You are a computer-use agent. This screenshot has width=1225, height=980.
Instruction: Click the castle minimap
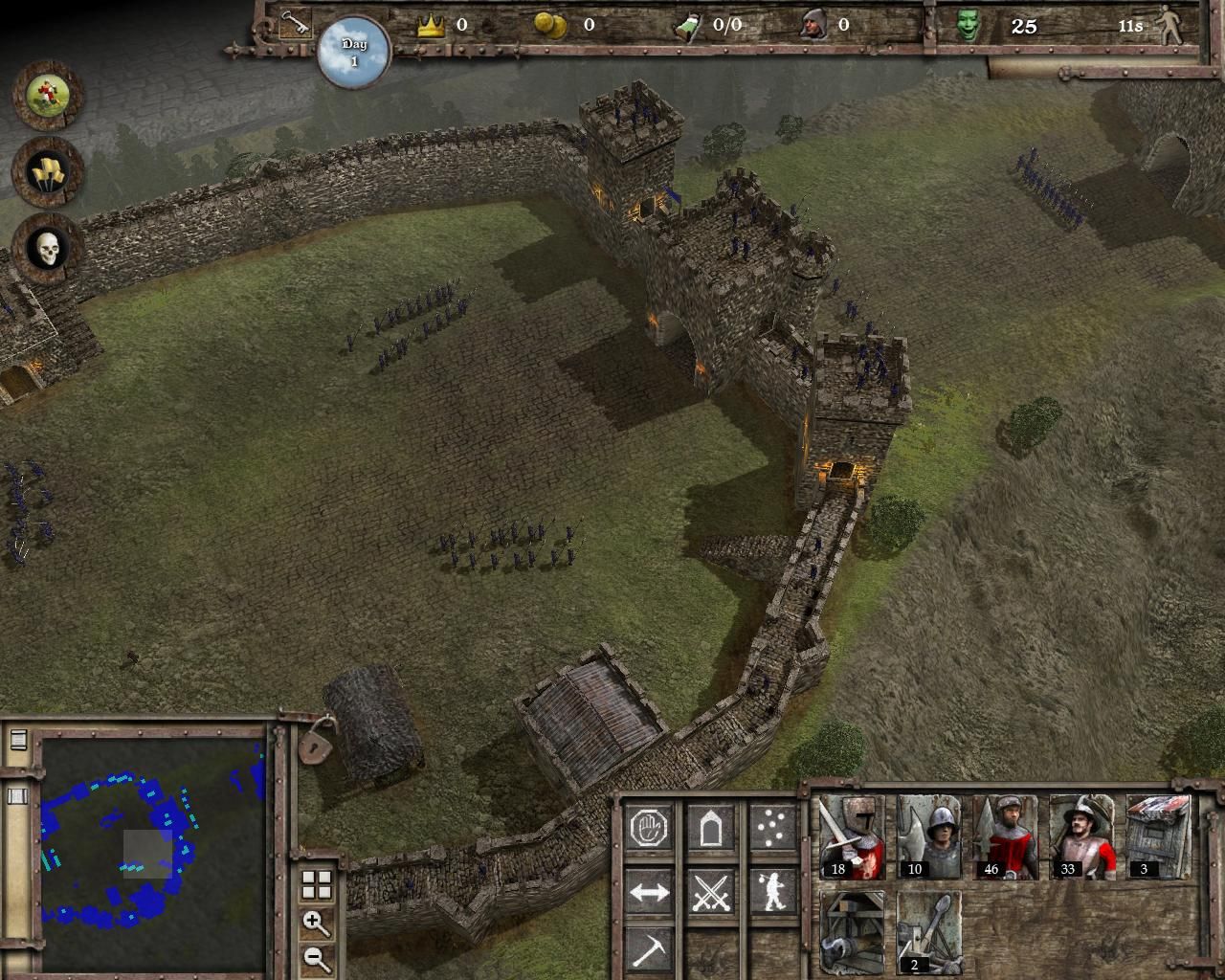click(x=153, y=850)
